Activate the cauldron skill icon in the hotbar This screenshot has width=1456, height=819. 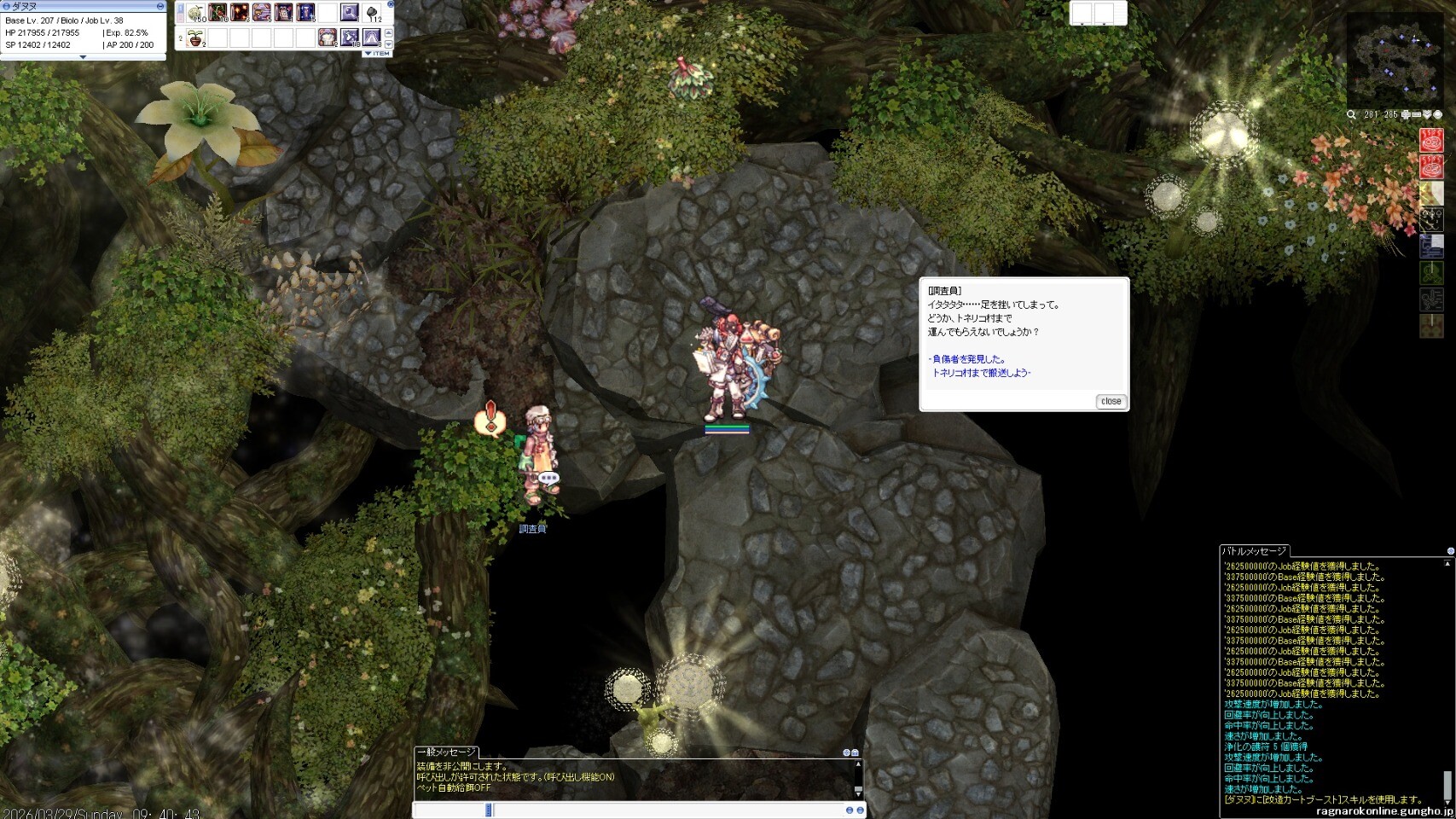328,38
